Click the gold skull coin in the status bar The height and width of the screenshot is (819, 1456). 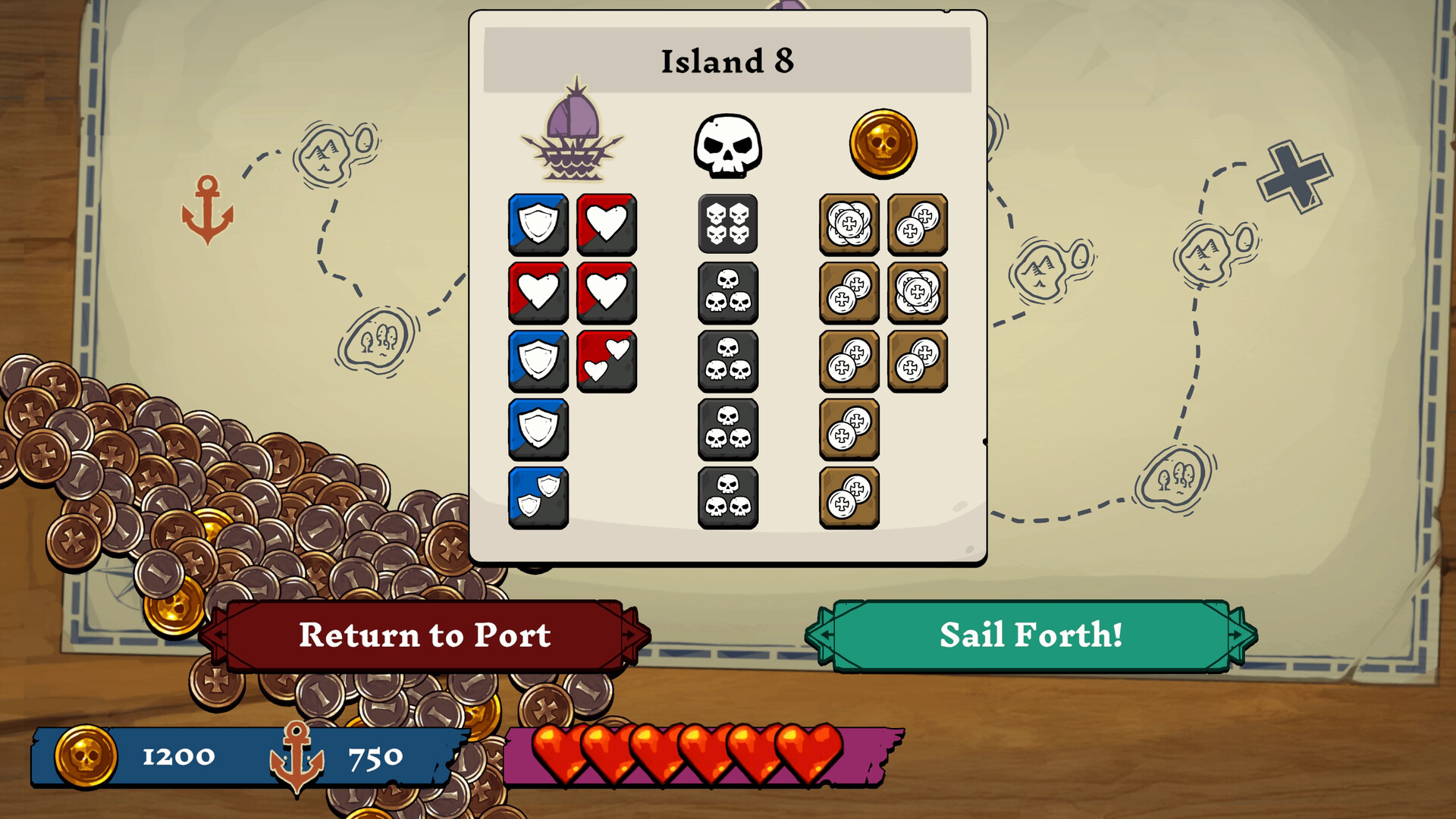point(89,755)
